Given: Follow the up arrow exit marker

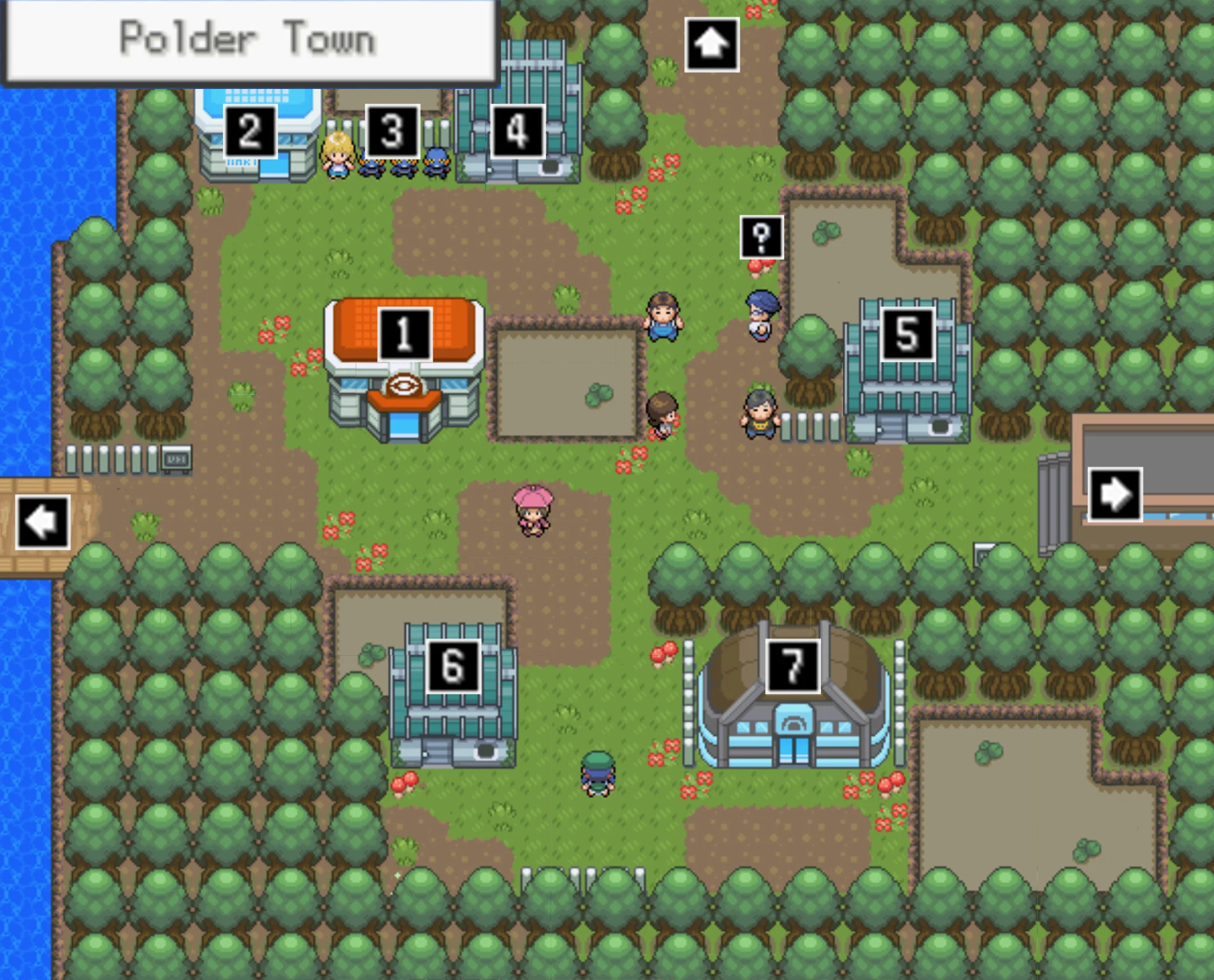Looking at the screenshot, I should 712,44.
